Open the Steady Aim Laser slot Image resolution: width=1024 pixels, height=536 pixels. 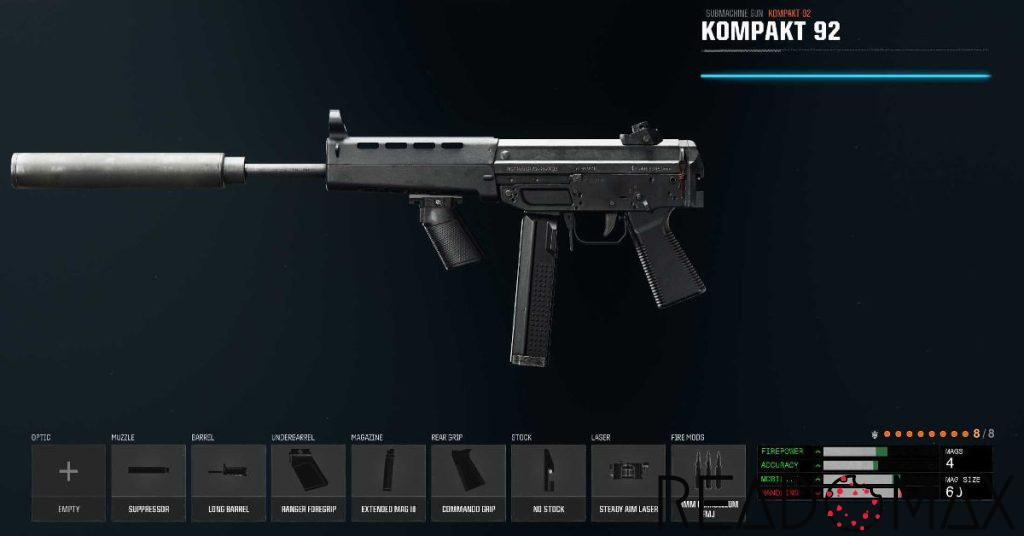point(628,482)
